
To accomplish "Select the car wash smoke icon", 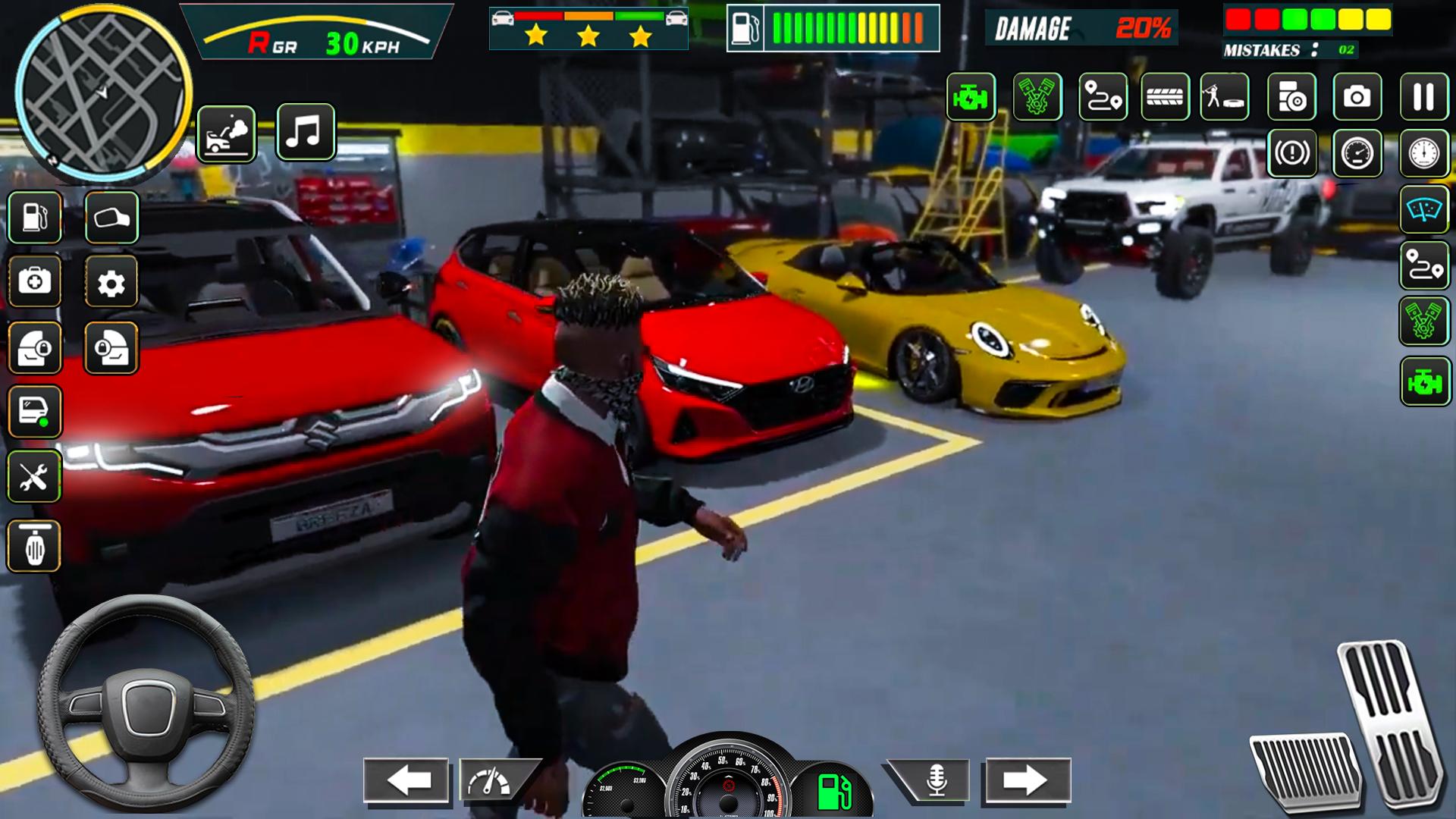I will (x=226, y=133).
